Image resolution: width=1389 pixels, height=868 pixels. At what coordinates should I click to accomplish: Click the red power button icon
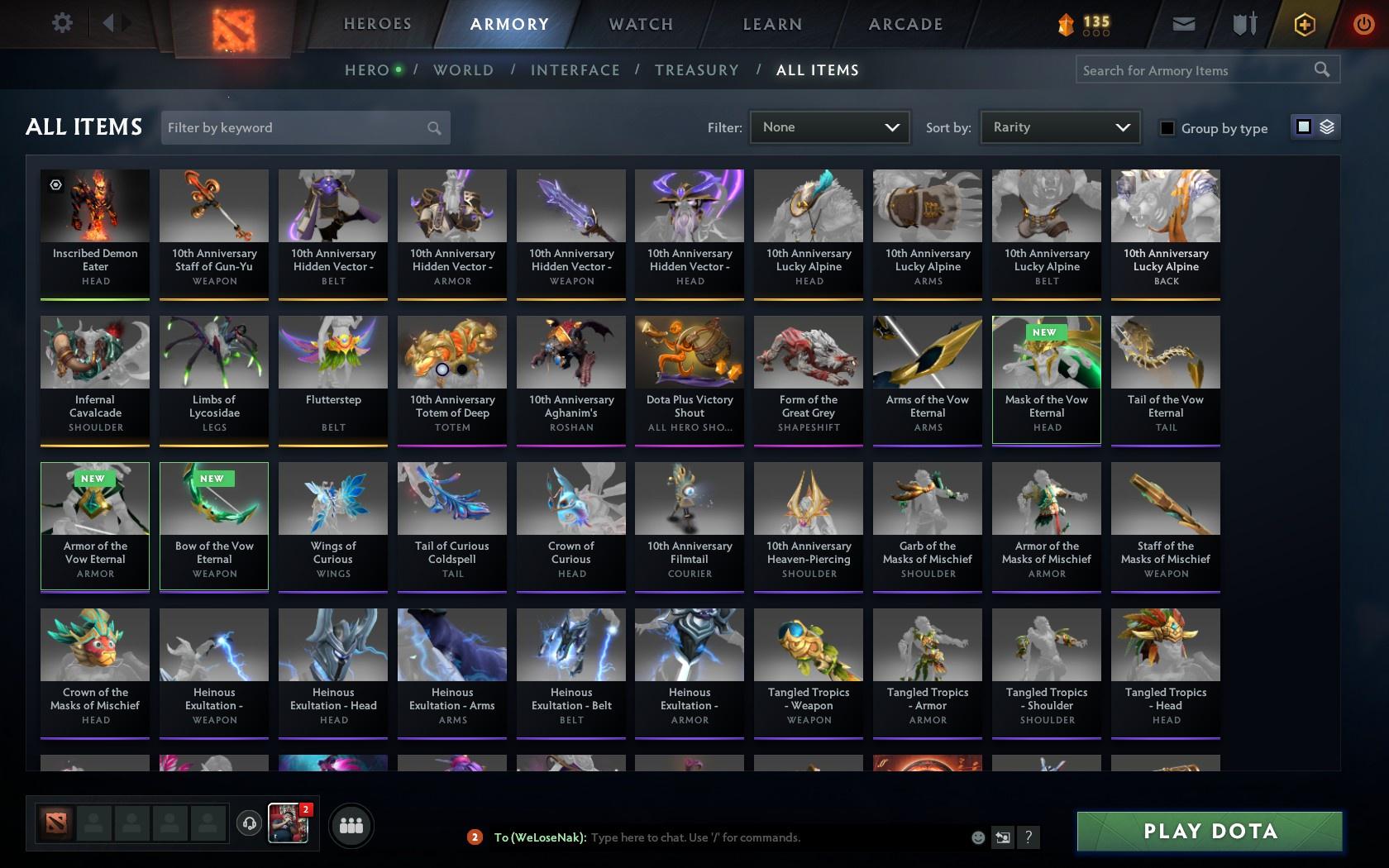pyautogui.click(x=1363, y=24)
